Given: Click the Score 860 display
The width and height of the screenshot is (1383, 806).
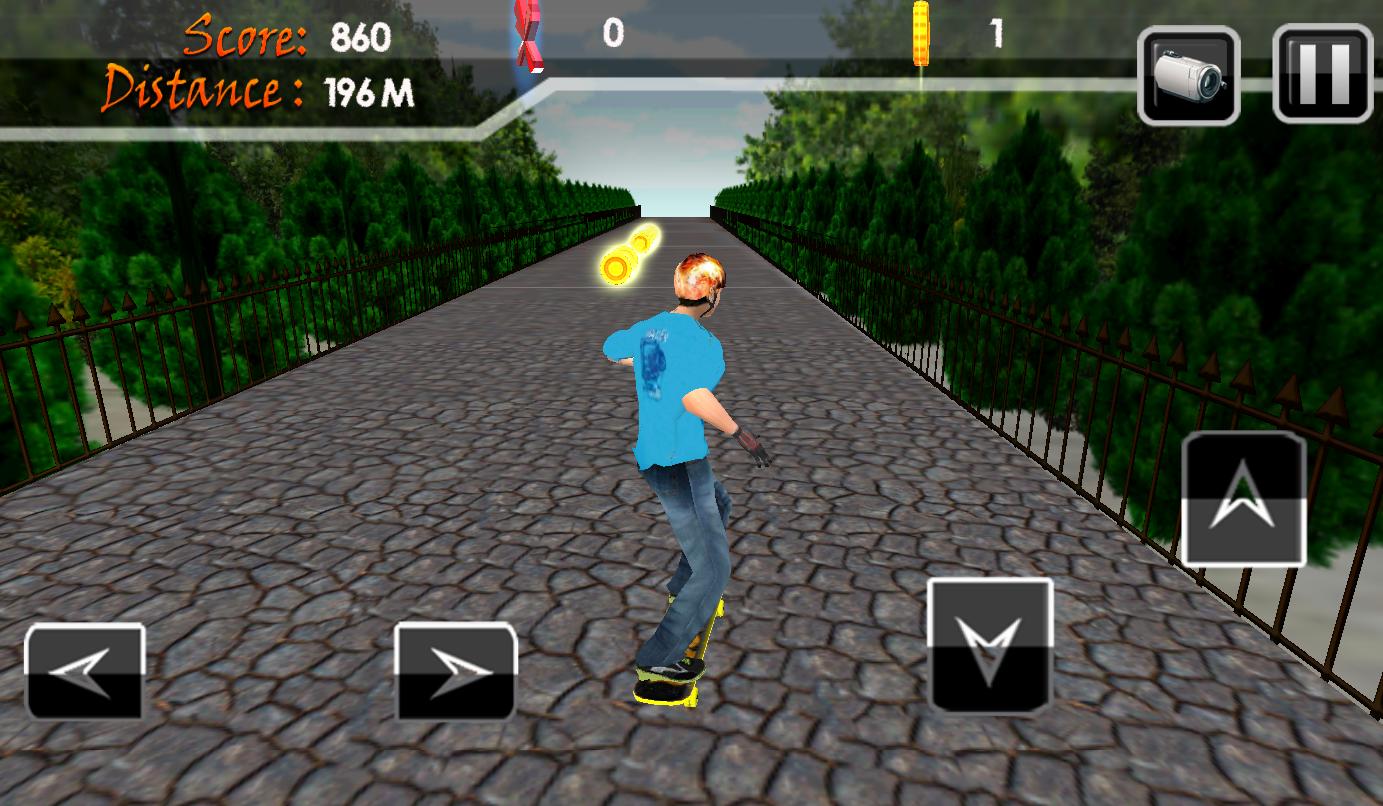Looking at the screenshot, I should tap(285, 38).
